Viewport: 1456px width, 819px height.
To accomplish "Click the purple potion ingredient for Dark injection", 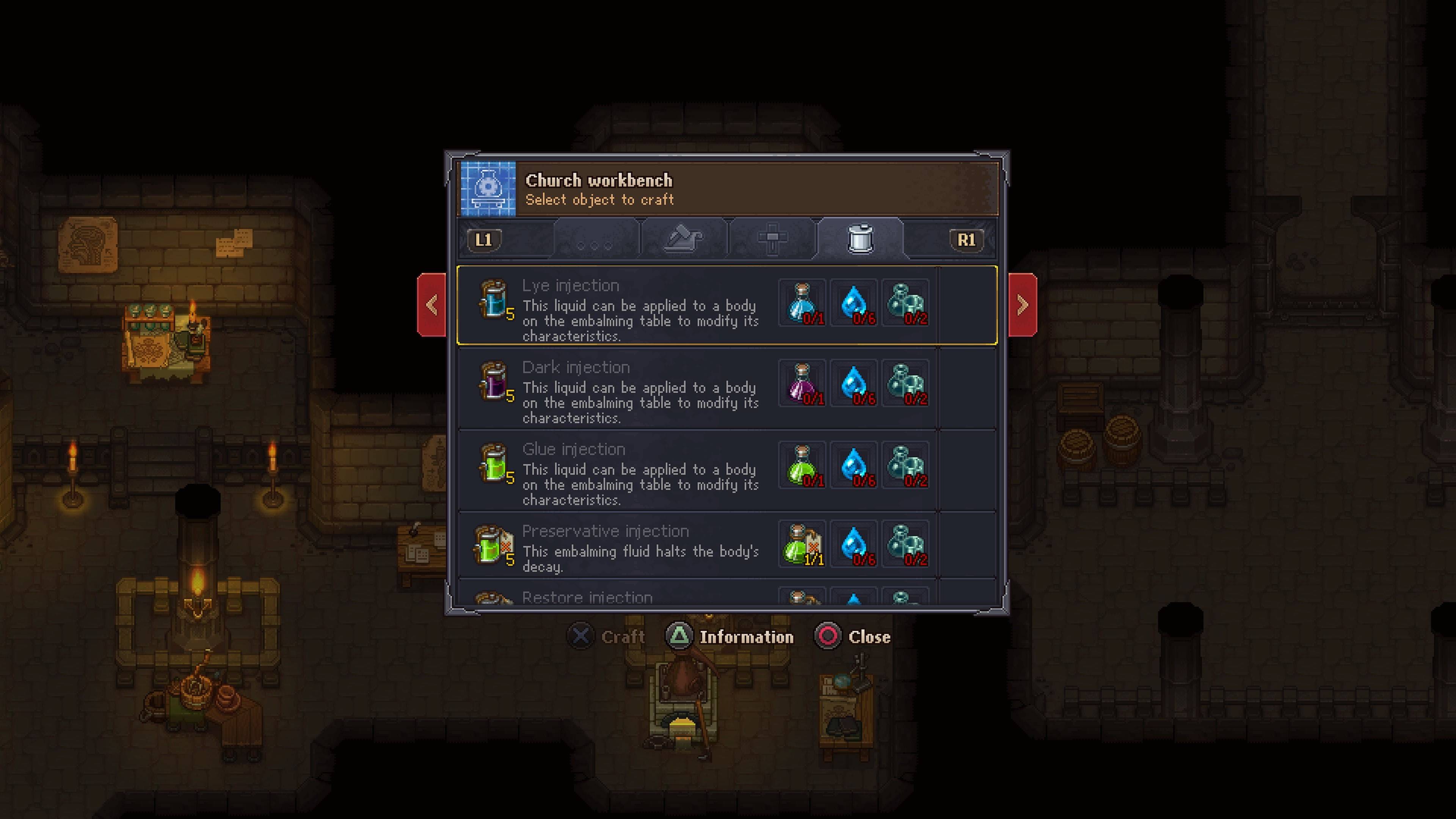I will [802, 384].
